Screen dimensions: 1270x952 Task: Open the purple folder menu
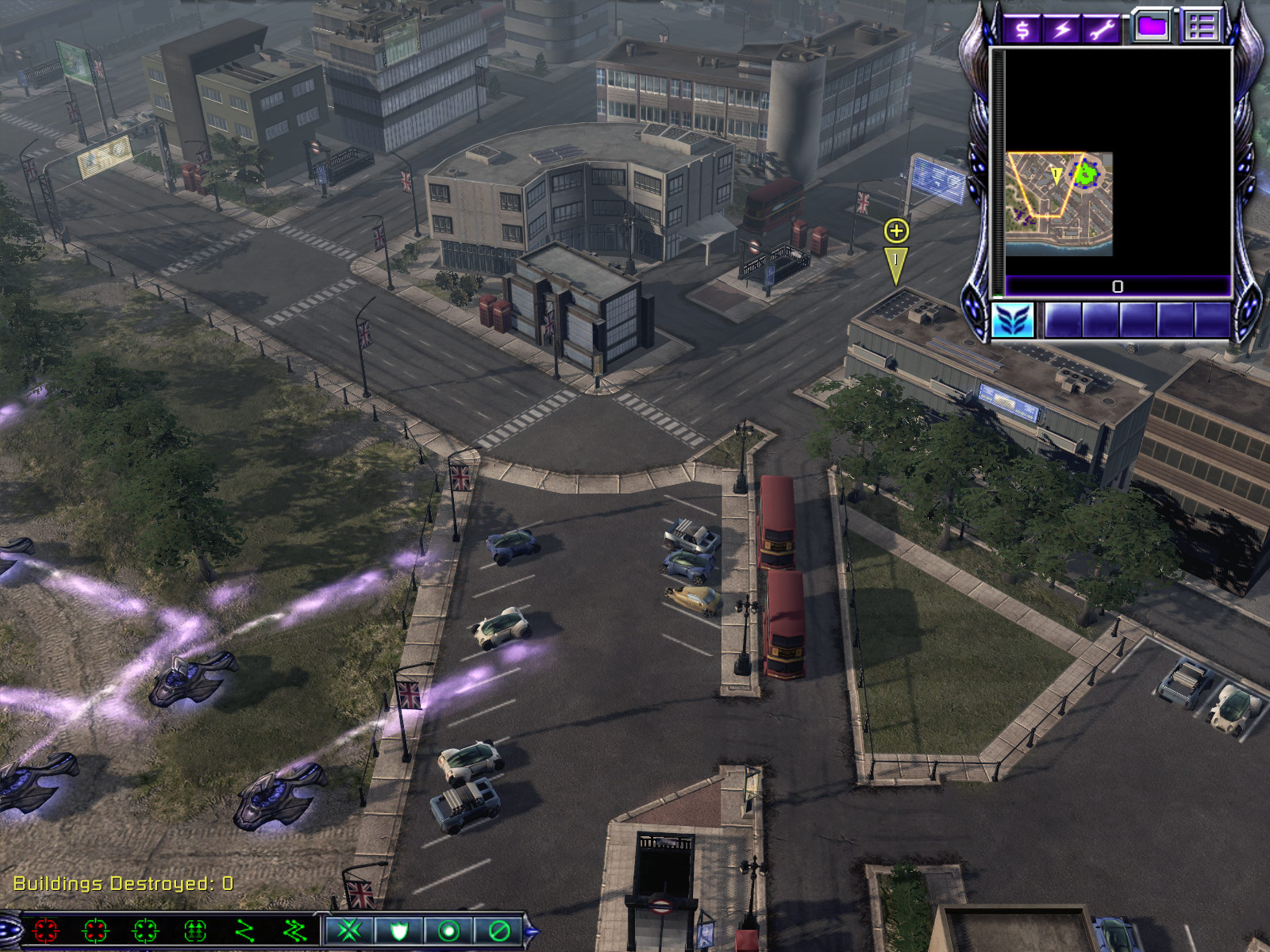(1152, 26)
